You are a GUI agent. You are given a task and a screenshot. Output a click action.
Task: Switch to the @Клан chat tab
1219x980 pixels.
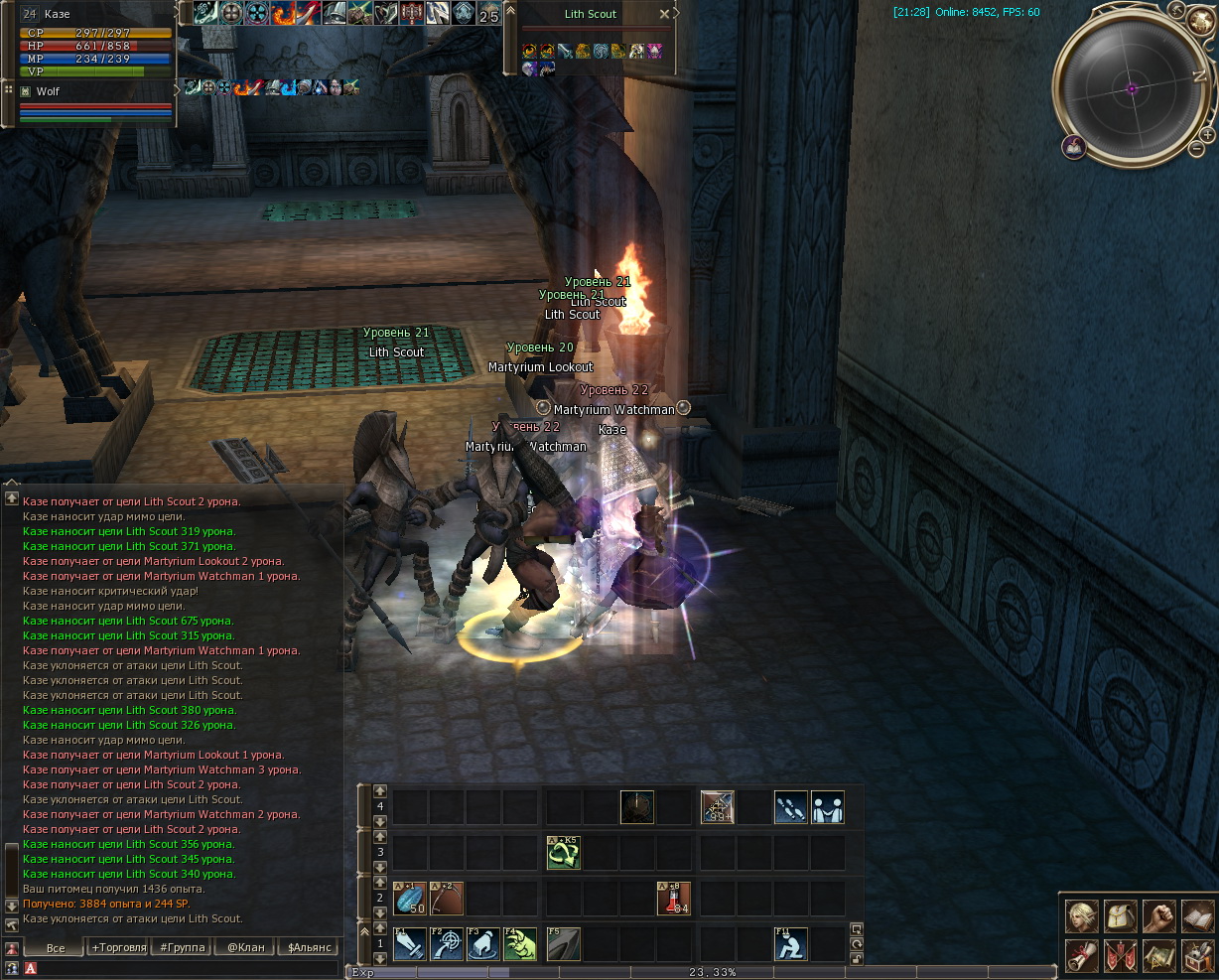tap(245, 947)
